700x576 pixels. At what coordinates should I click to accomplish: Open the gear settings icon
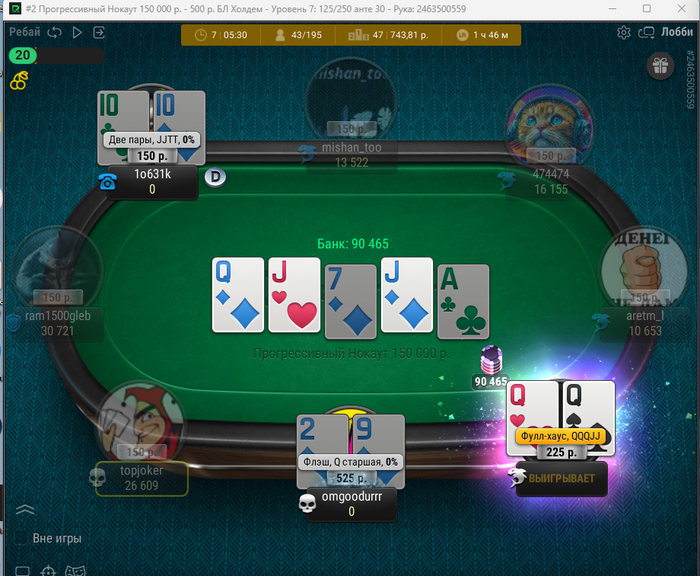click(624, 32)
